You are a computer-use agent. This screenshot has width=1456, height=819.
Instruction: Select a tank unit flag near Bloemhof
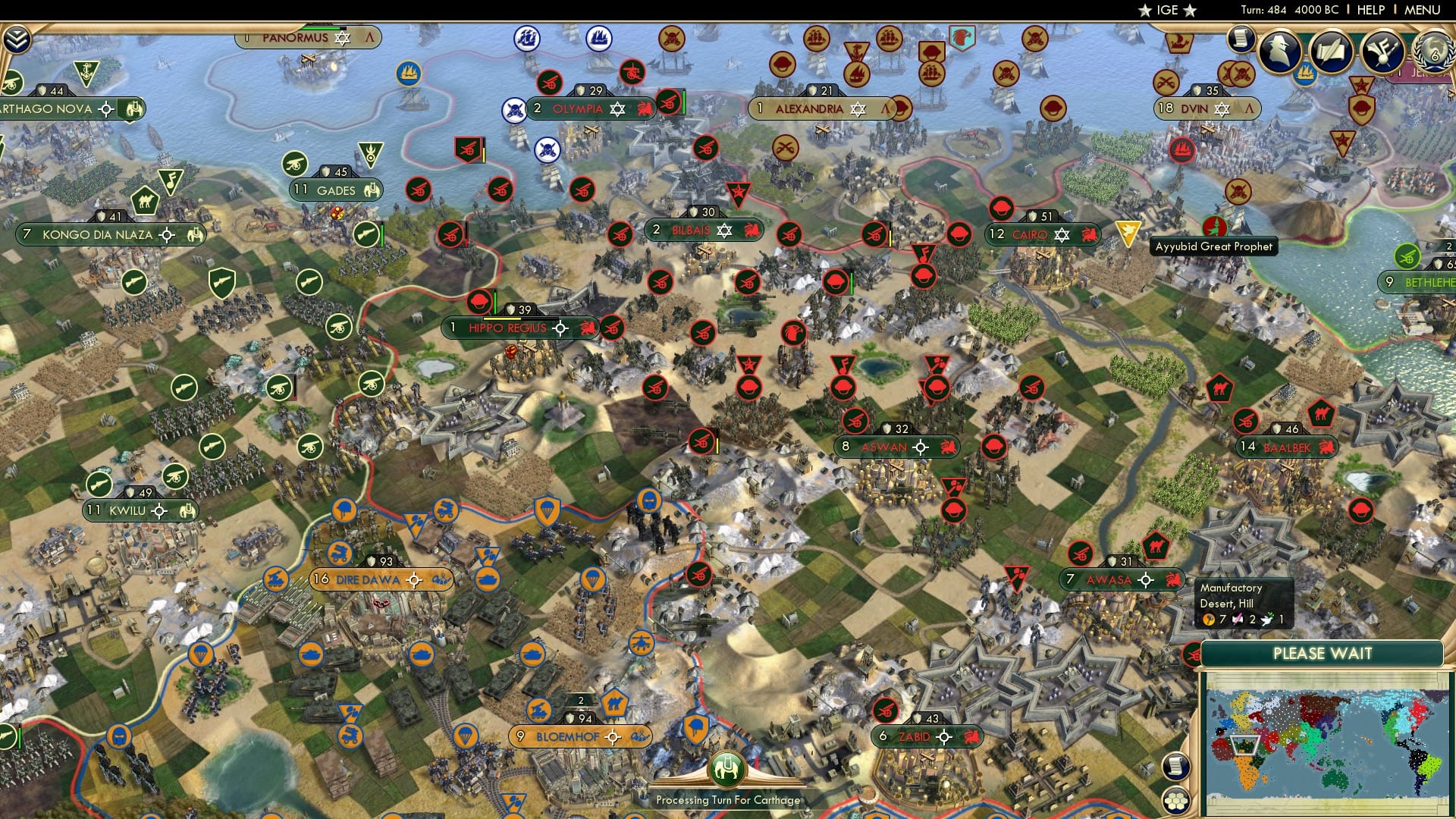pos(531,654)
